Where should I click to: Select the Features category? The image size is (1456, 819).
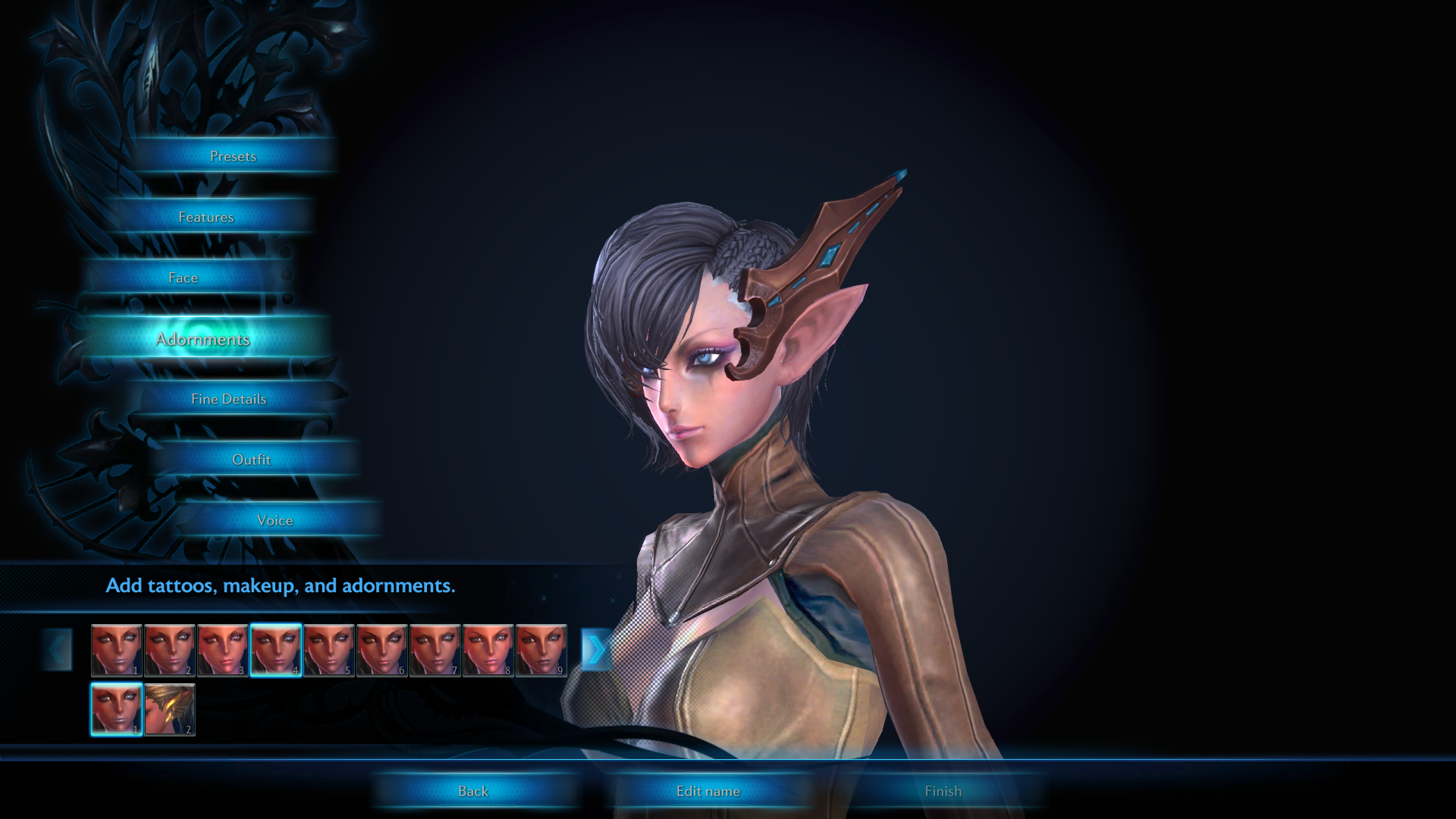coord(206,217)
